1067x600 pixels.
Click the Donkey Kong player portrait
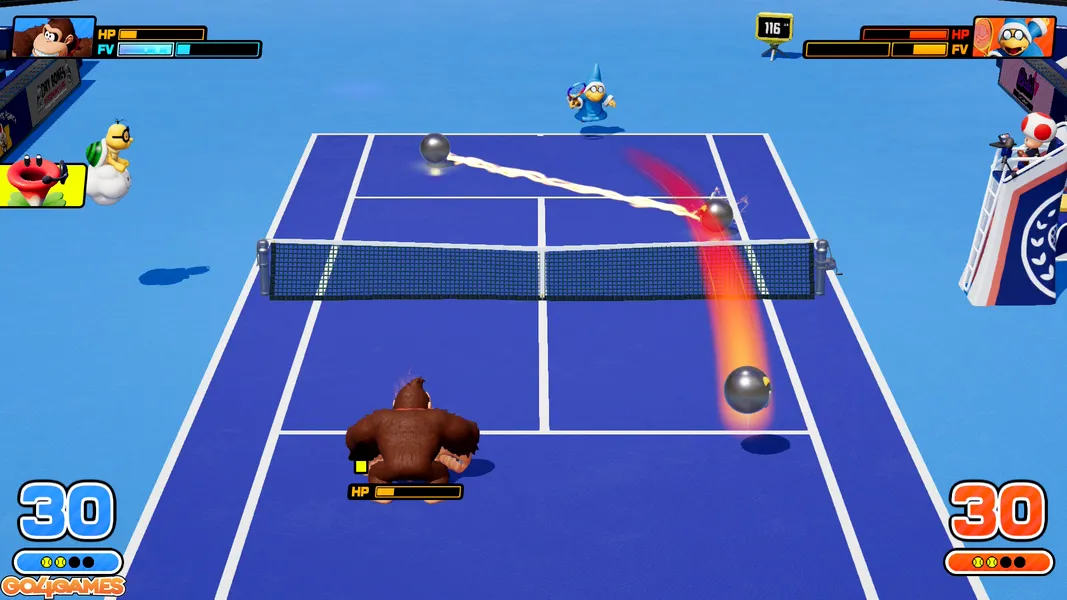[x=52, y=38]
